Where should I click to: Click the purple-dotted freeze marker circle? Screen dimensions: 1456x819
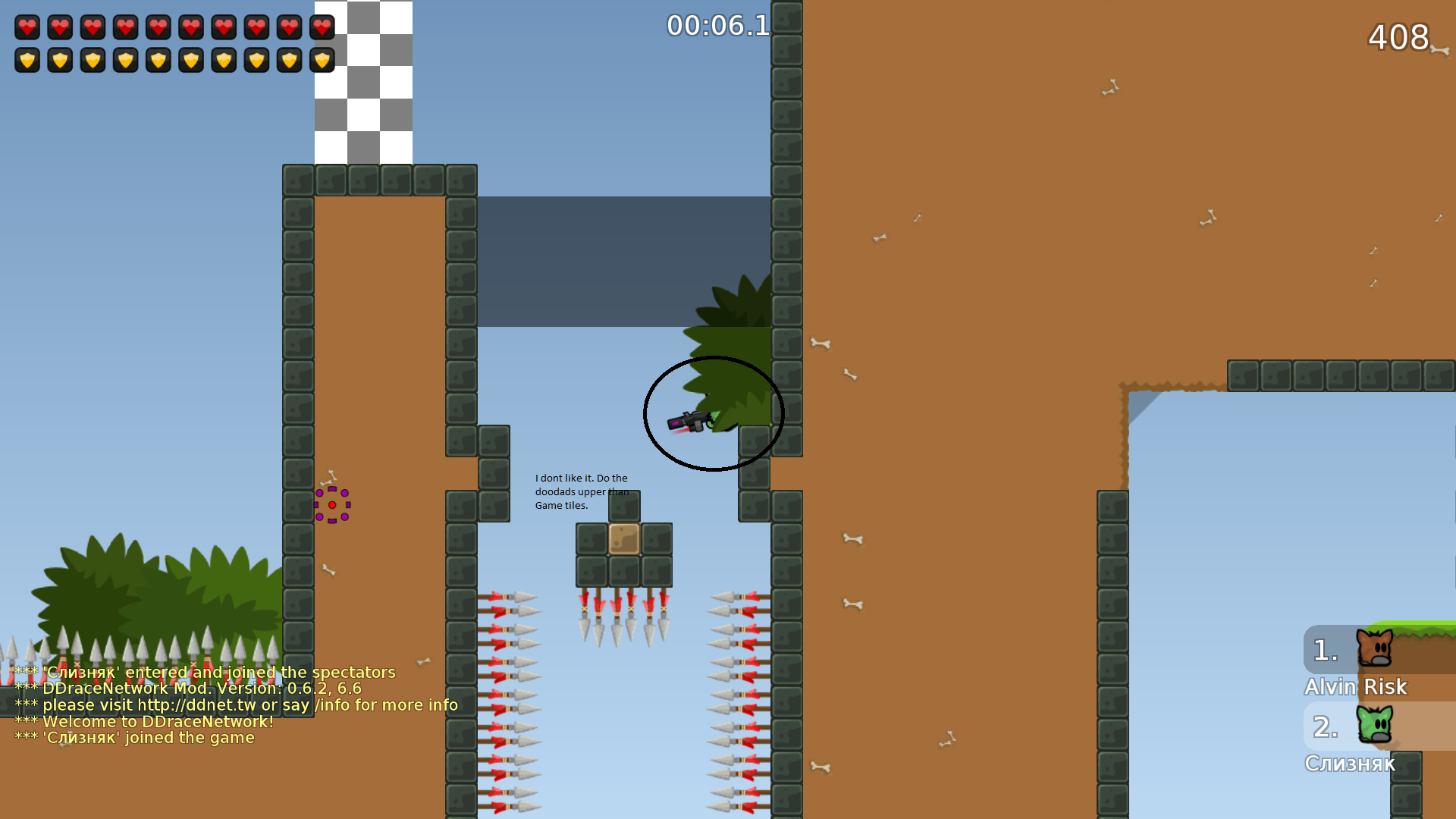point(332,504)
